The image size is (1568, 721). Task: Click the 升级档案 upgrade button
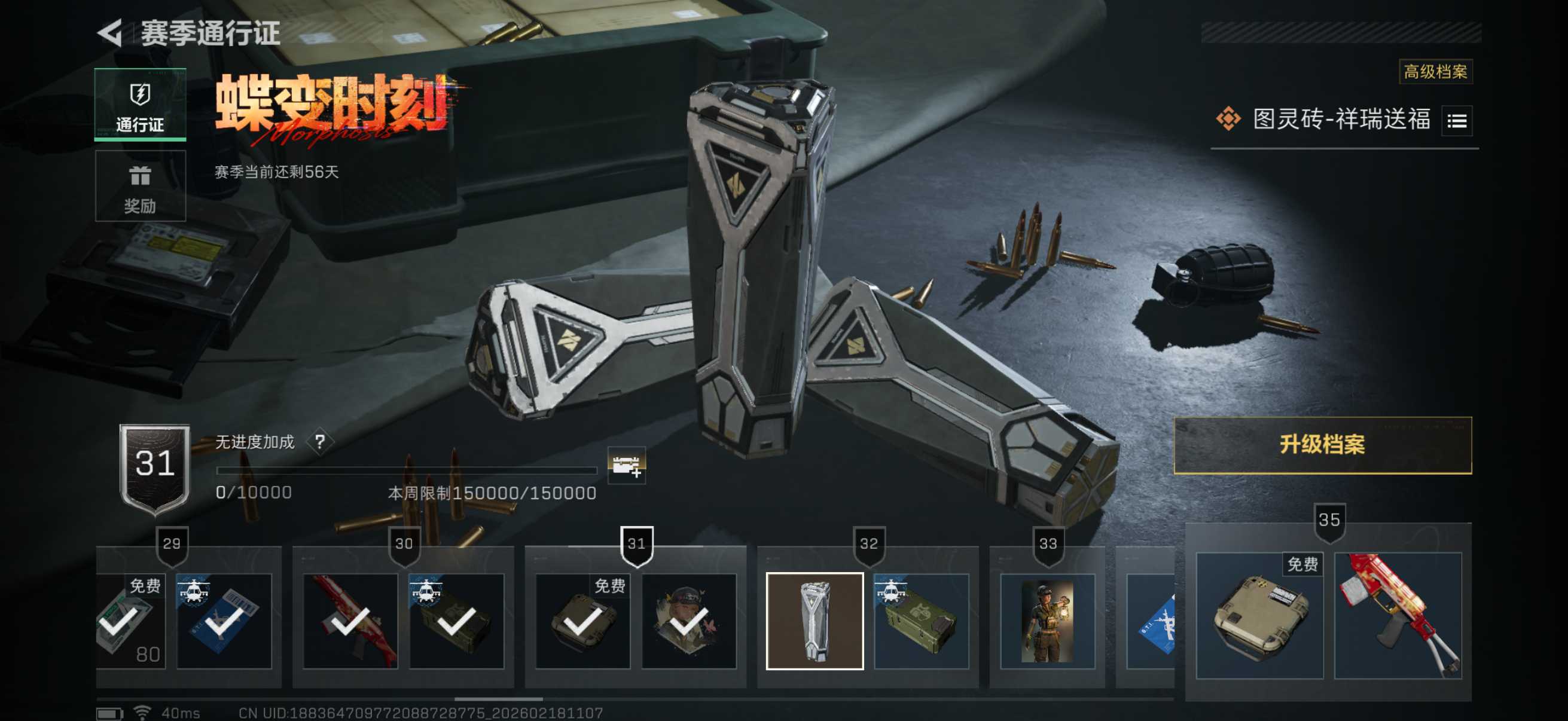[1322, 445]
